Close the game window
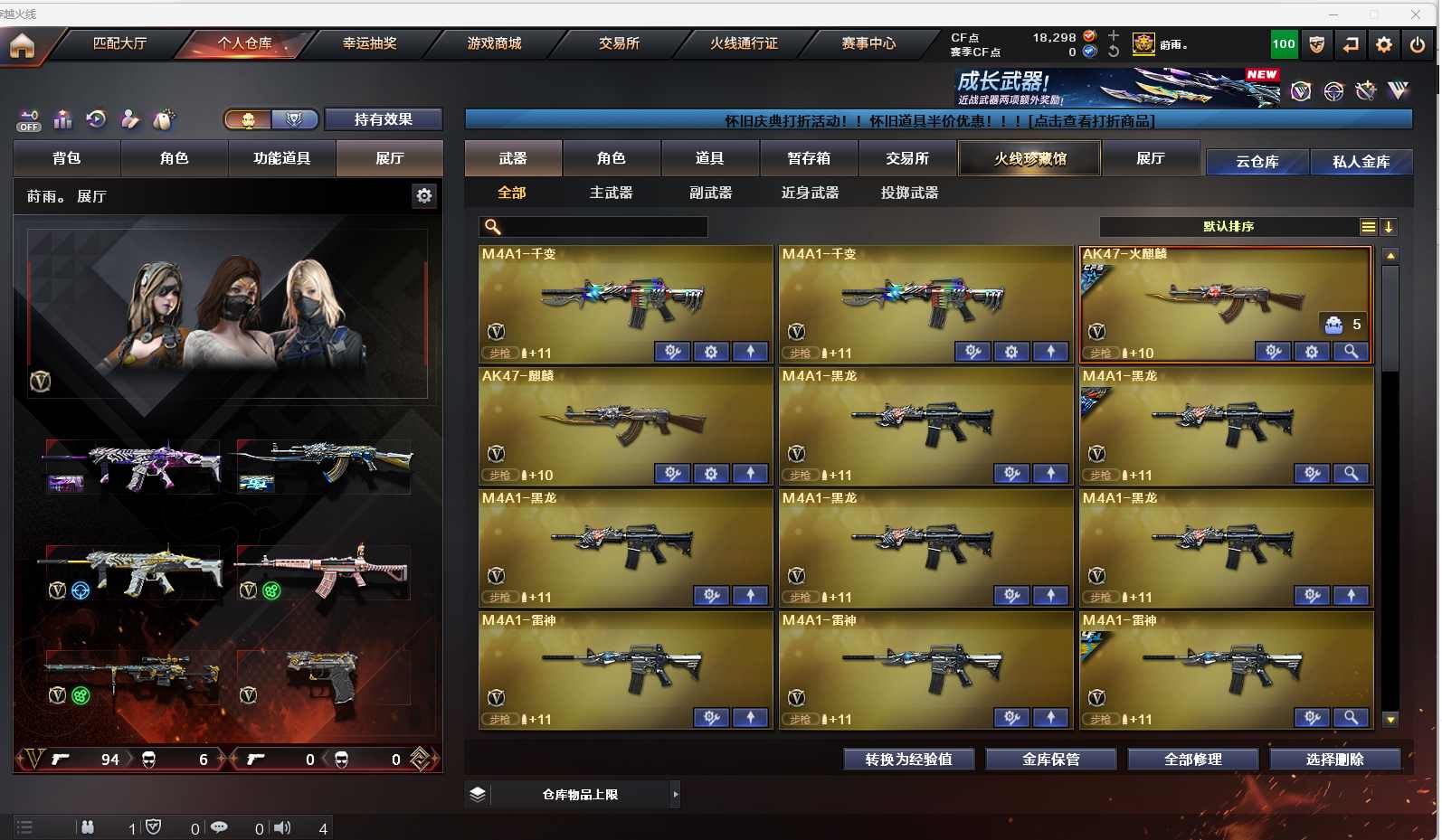The width and height of the screenshot is (1442, 840). click(x=1416, y=14)
